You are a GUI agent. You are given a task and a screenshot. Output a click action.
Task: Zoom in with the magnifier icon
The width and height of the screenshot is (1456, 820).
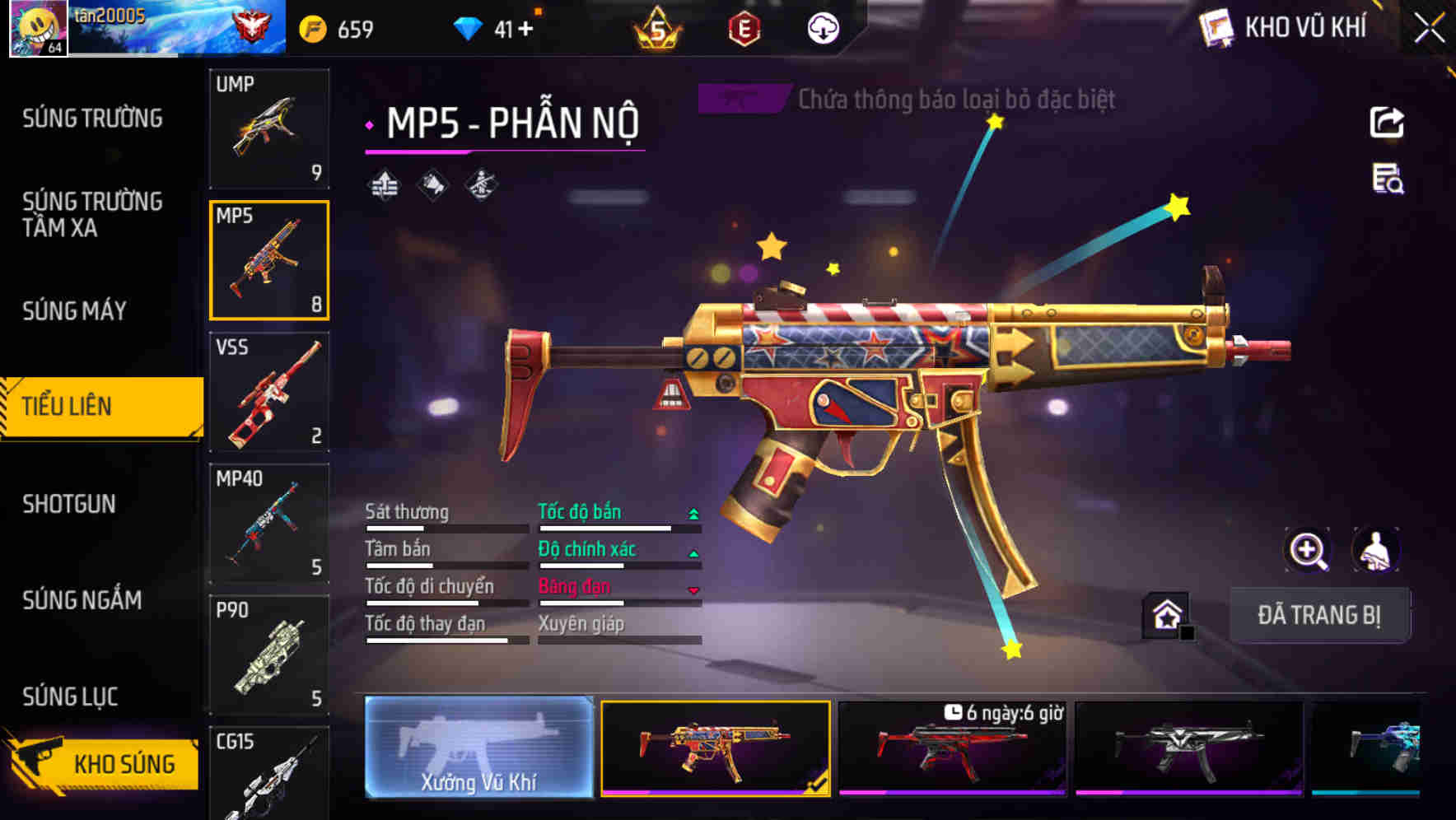[1307, 550]
